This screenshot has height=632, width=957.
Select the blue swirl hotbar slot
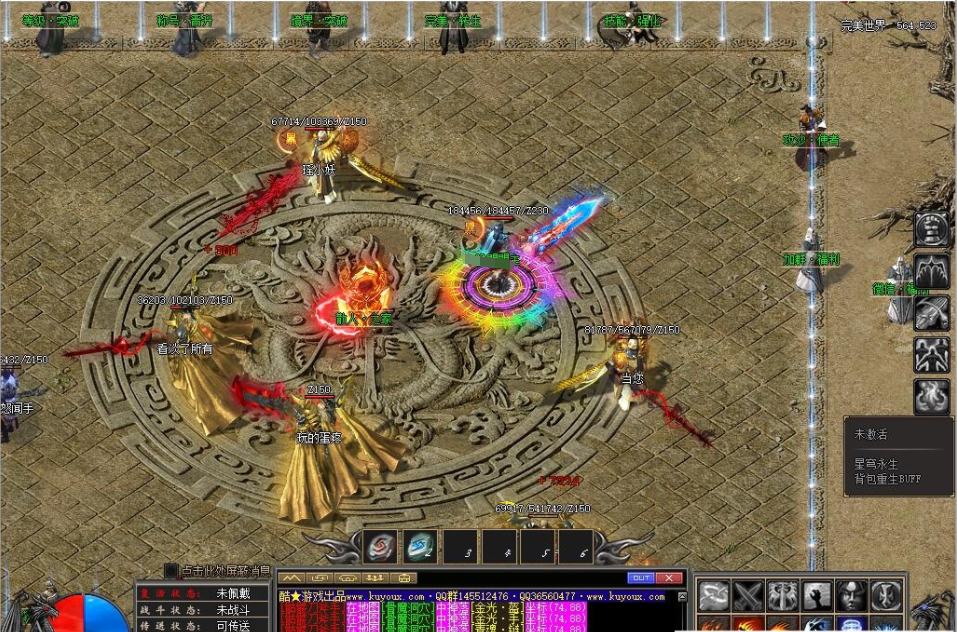pos(421,547)
